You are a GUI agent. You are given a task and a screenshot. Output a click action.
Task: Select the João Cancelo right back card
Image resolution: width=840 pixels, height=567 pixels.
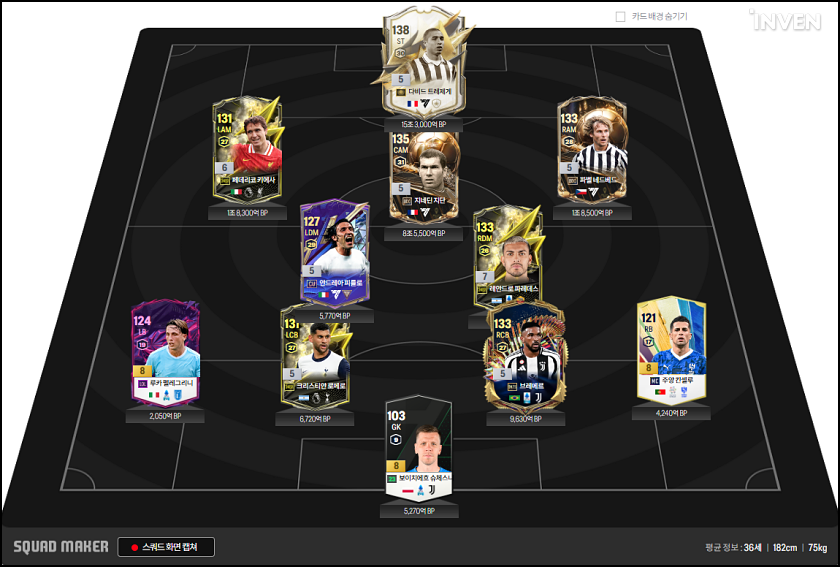672,350
